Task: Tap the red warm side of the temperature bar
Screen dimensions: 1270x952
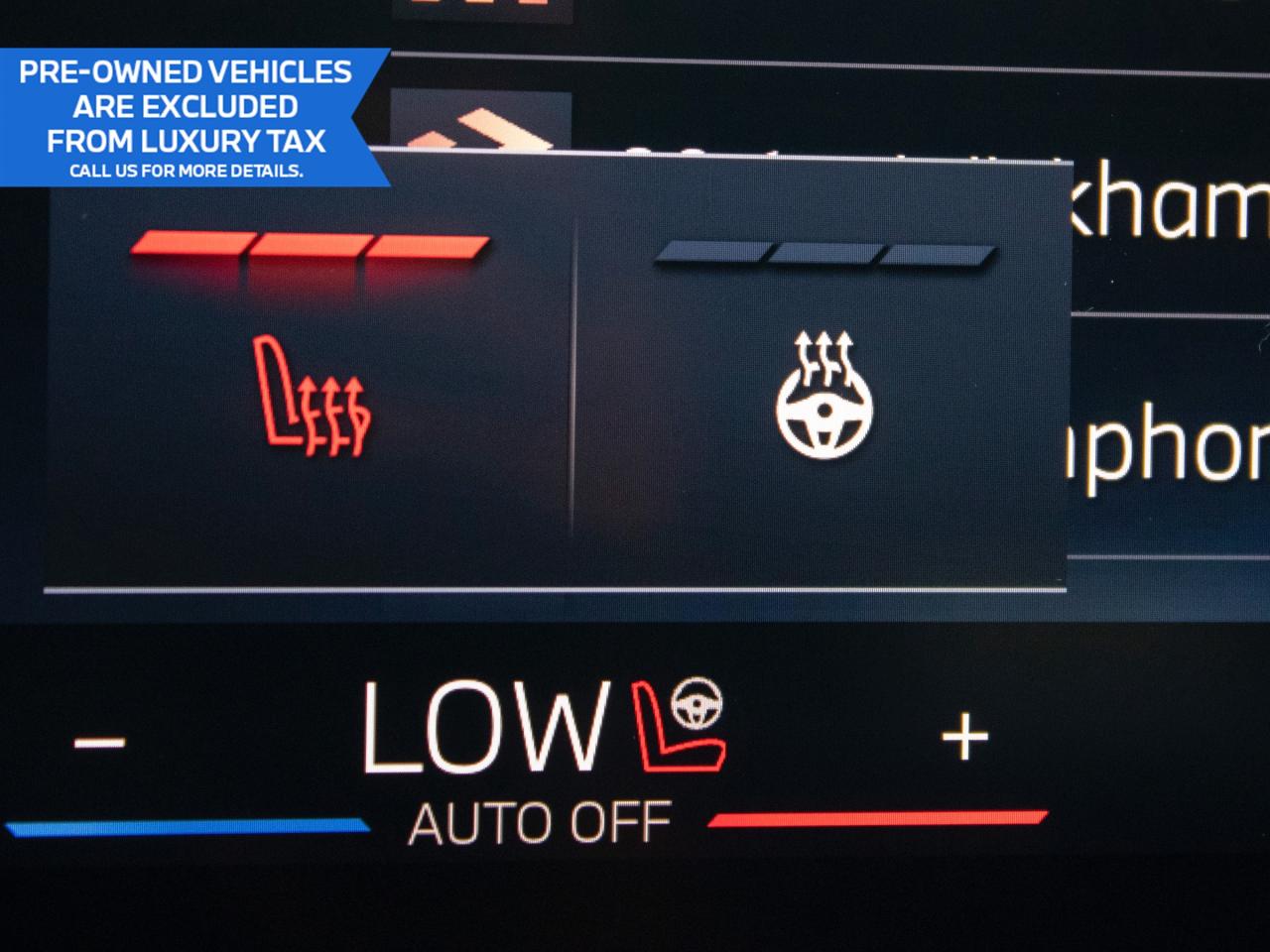Action: click(878, 818)
